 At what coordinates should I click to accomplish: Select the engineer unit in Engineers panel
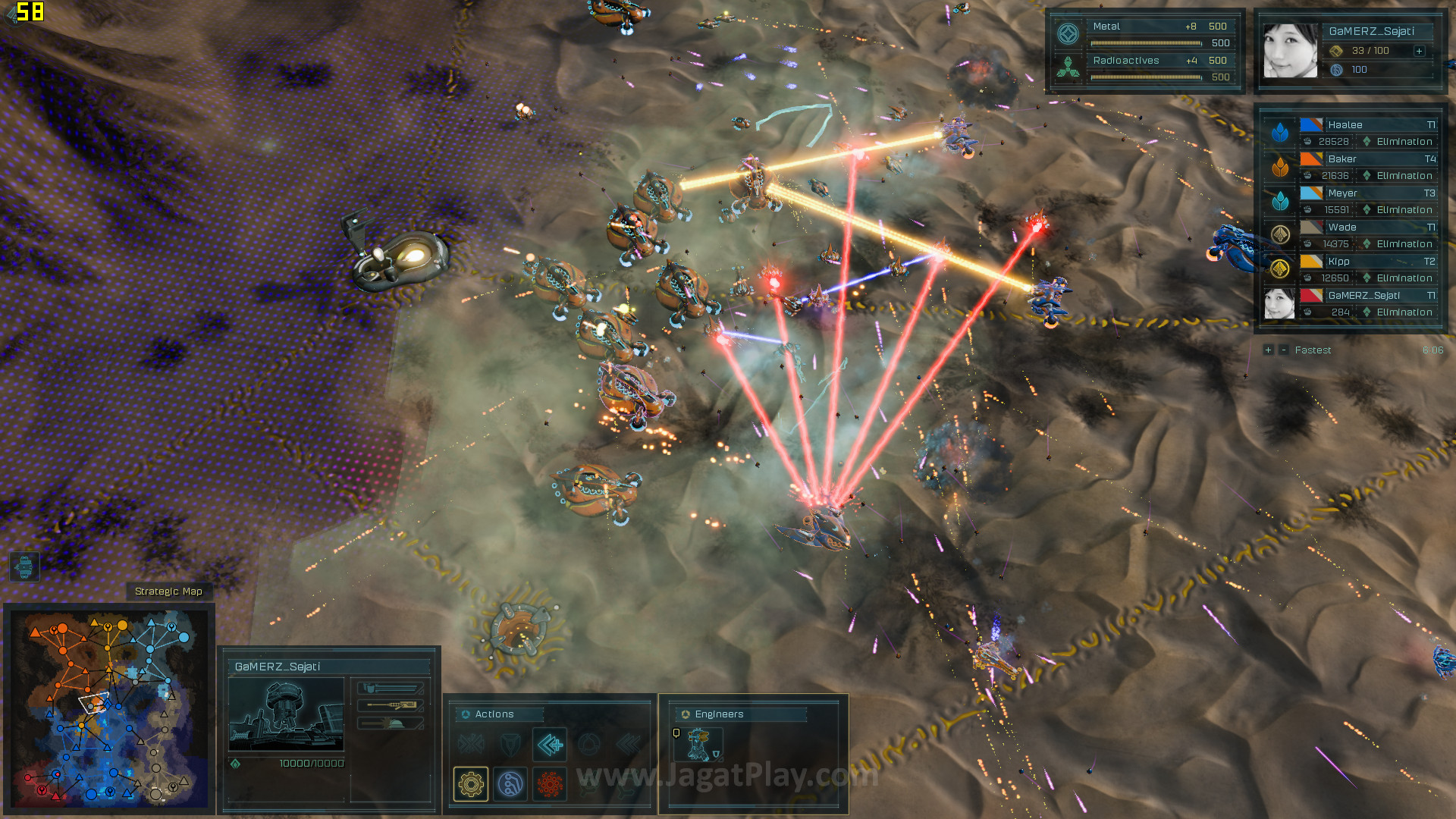click(698, 745)
